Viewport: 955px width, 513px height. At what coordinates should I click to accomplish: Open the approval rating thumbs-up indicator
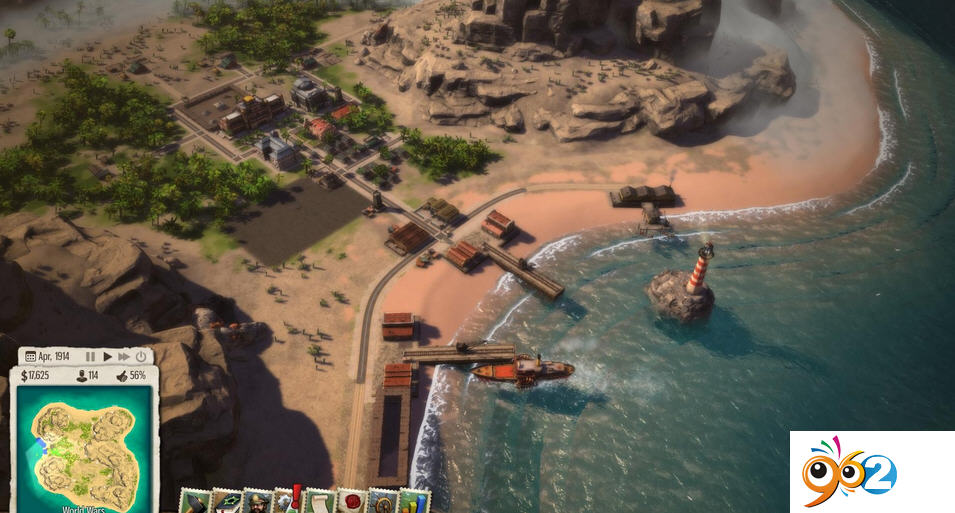click(130, 376)
